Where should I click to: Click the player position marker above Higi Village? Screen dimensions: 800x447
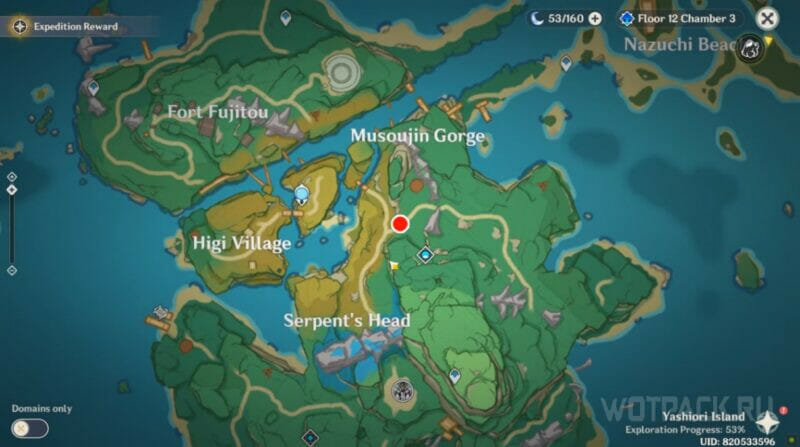(301, 194)
